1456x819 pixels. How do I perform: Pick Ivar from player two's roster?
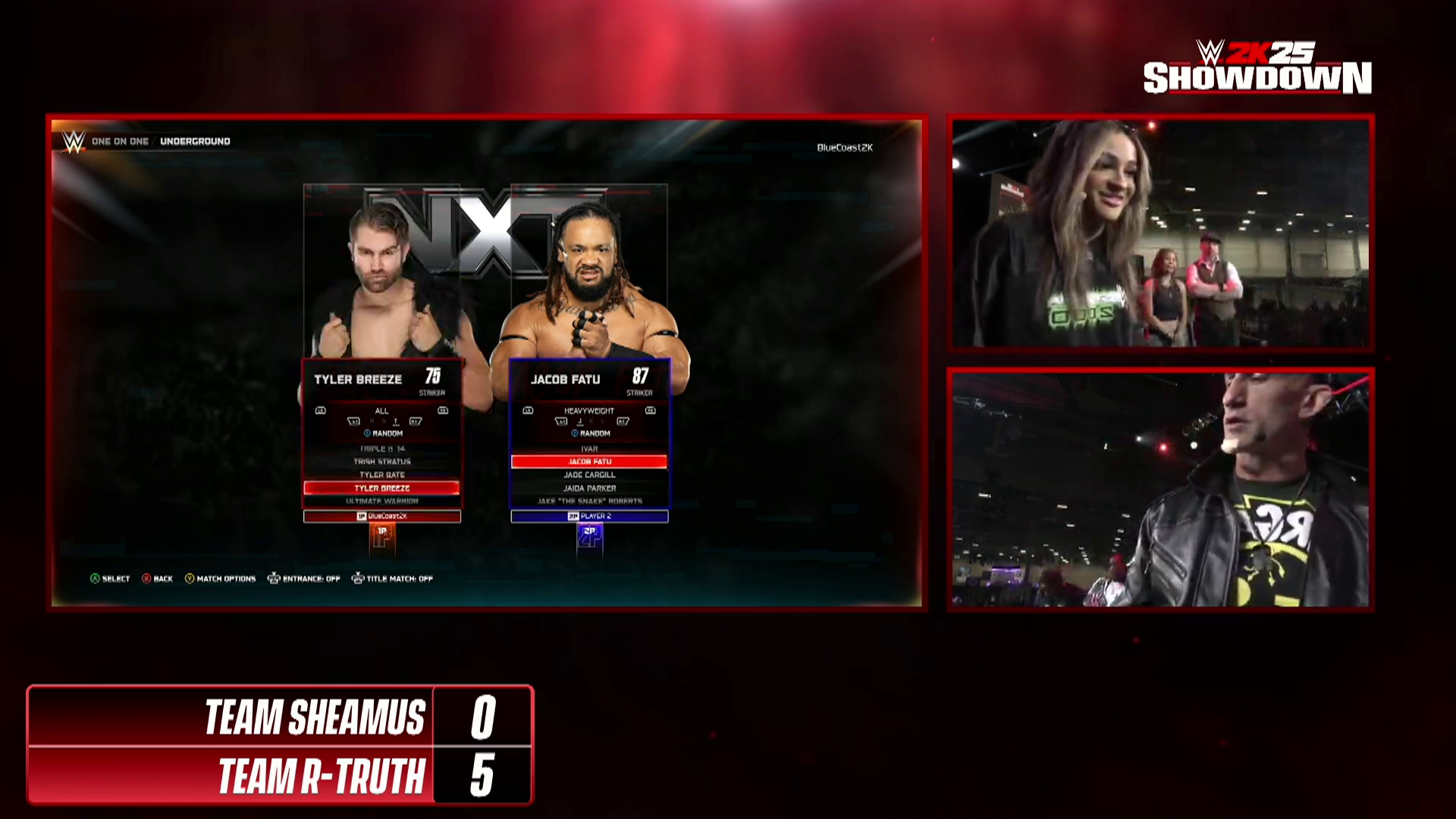(x=589, y=449)
